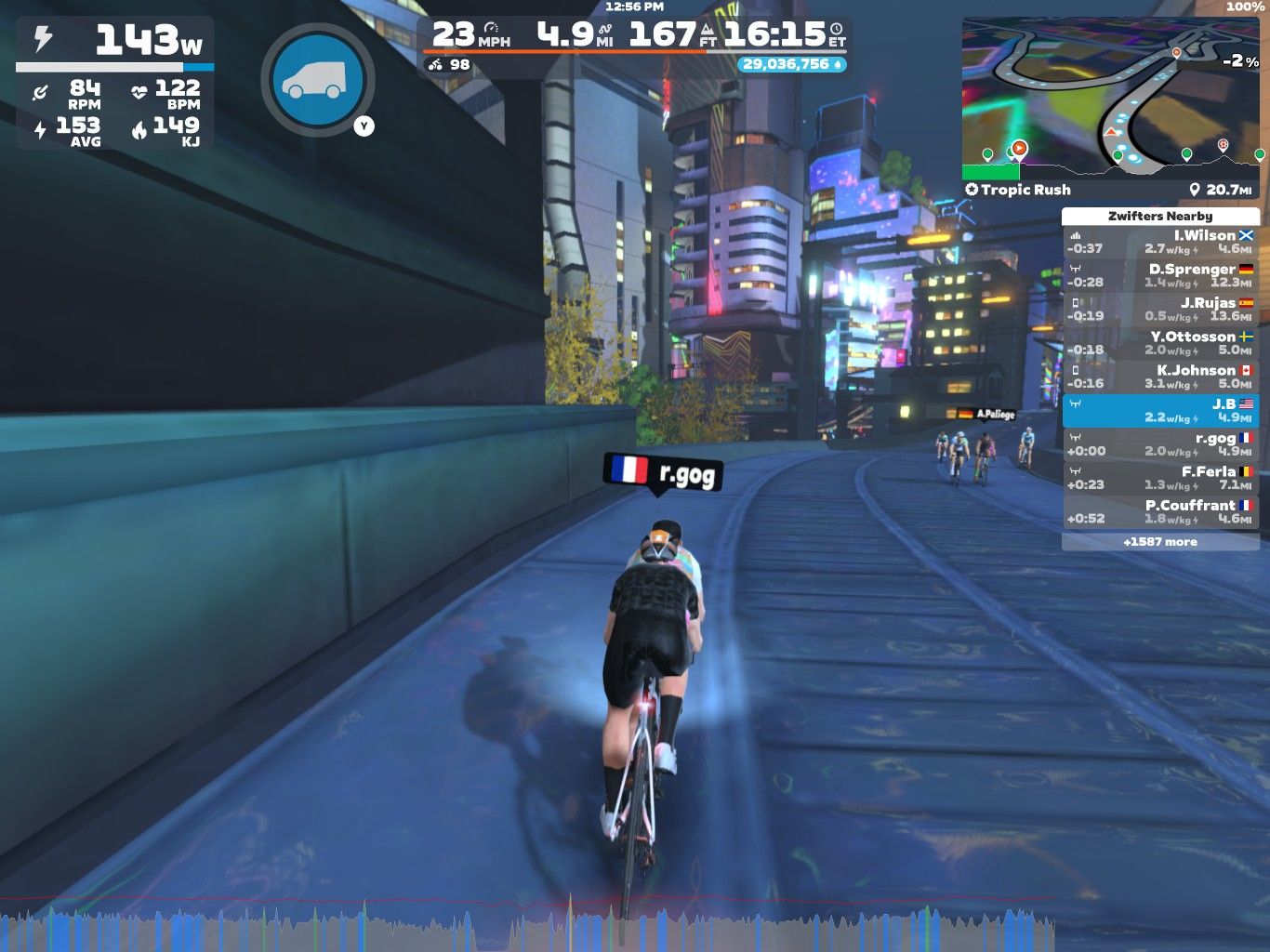The image size is (1270, 952).
Task: Activate the van power-up icon
Action: (x=317, y=80)
